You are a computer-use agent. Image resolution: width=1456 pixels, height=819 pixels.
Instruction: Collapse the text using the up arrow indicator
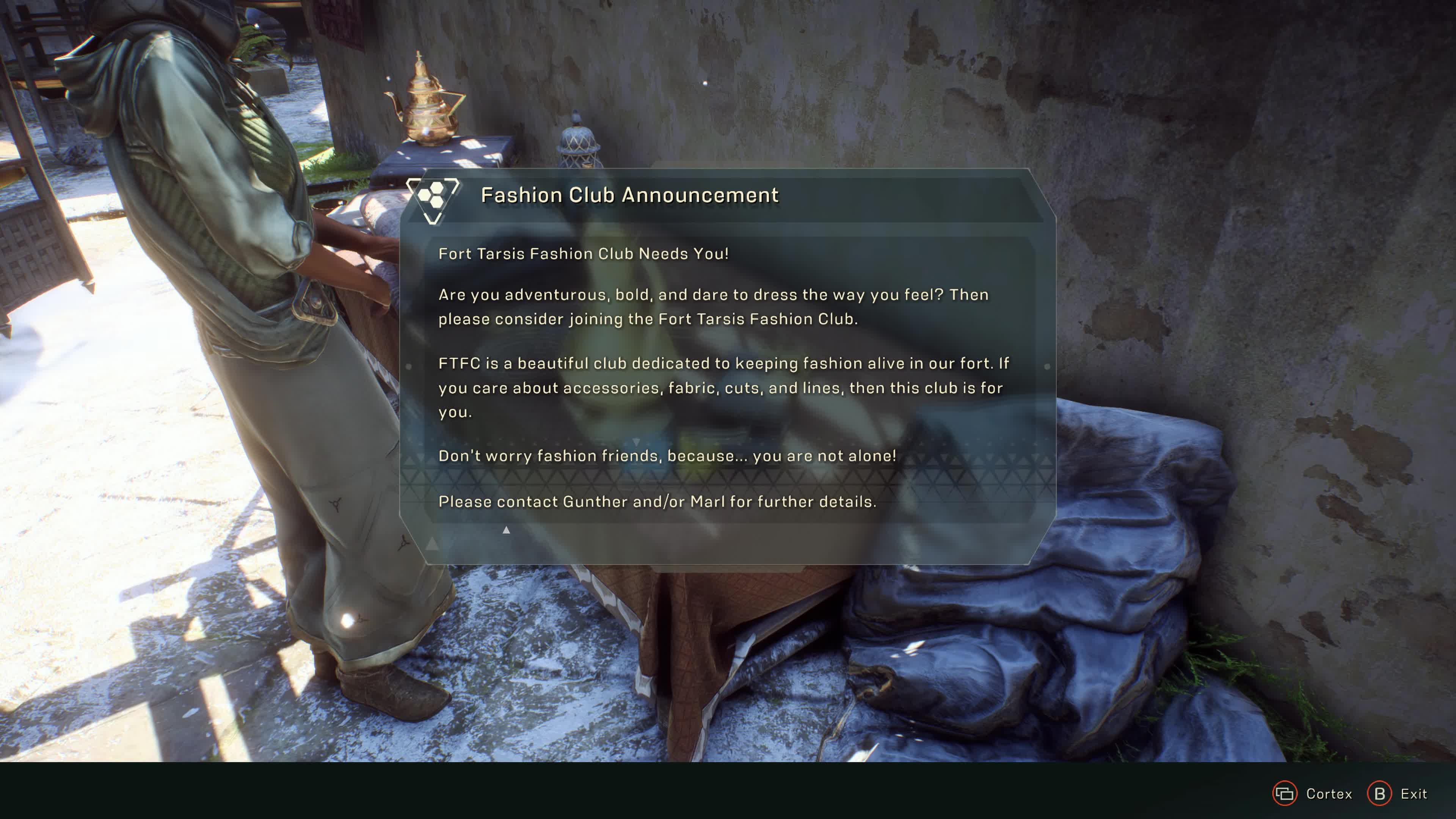tap(506, 530)
